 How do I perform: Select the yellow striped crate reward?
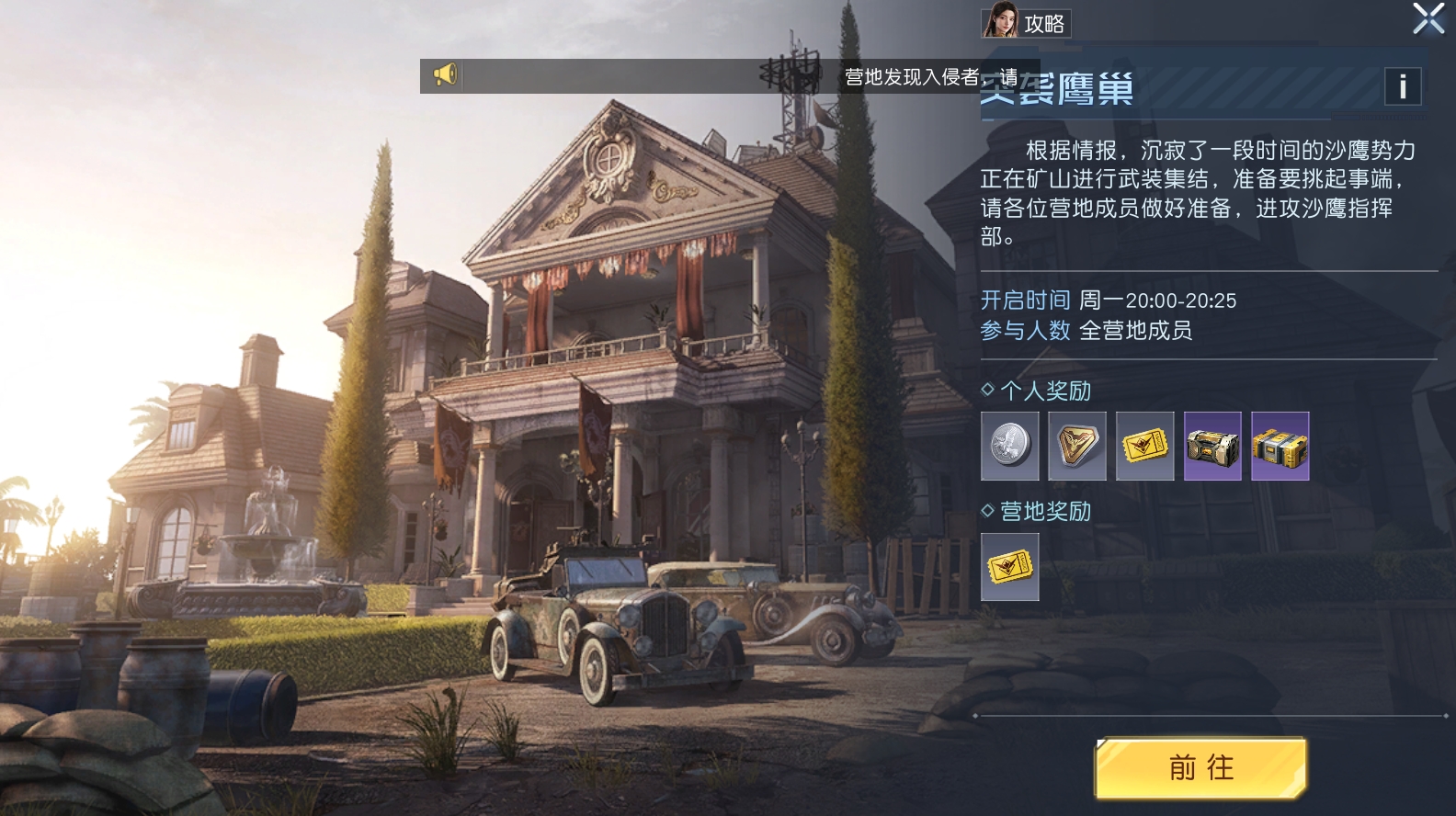(x=1280, y=446)
